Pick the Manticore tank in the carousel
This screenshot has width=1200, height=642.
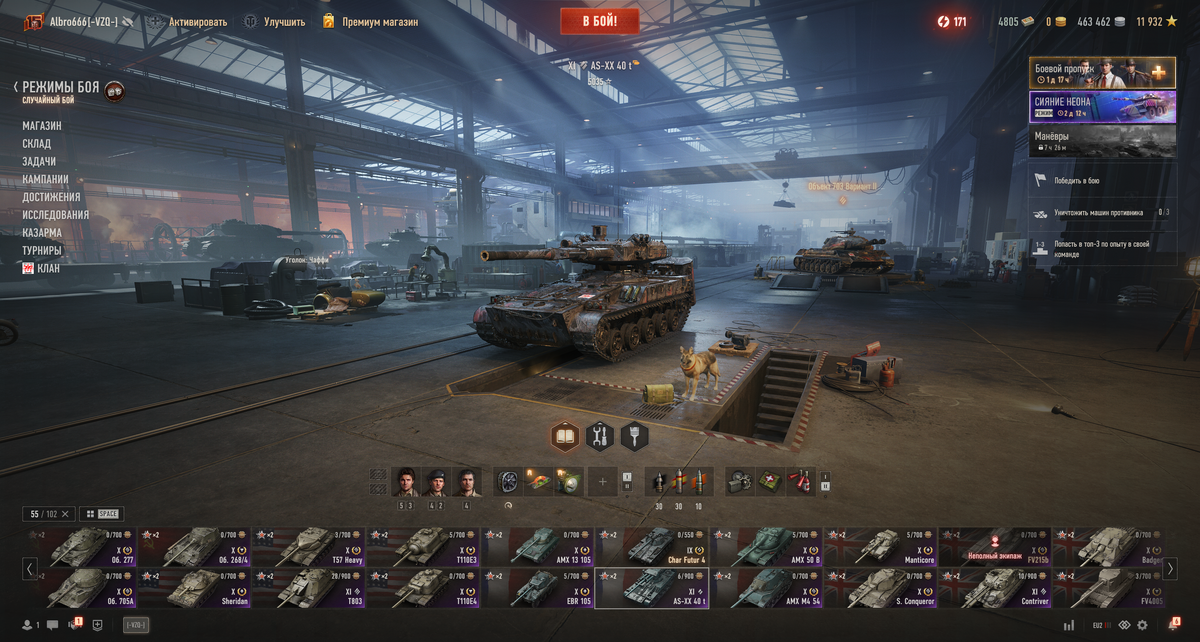tap(880, 547)
